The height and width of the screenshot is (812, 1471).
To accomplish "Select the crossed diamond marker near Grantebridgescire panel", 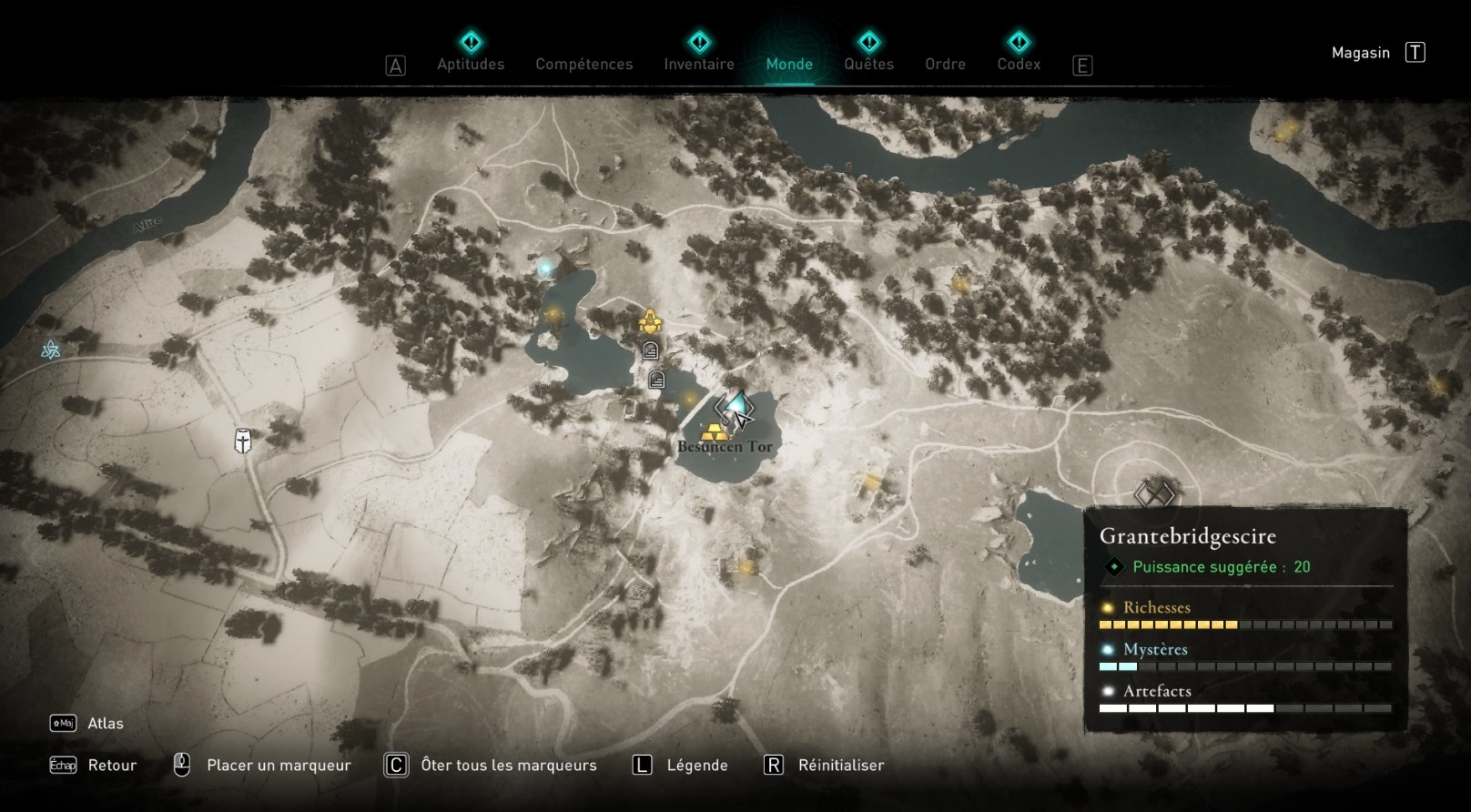I will (1155, 494).
